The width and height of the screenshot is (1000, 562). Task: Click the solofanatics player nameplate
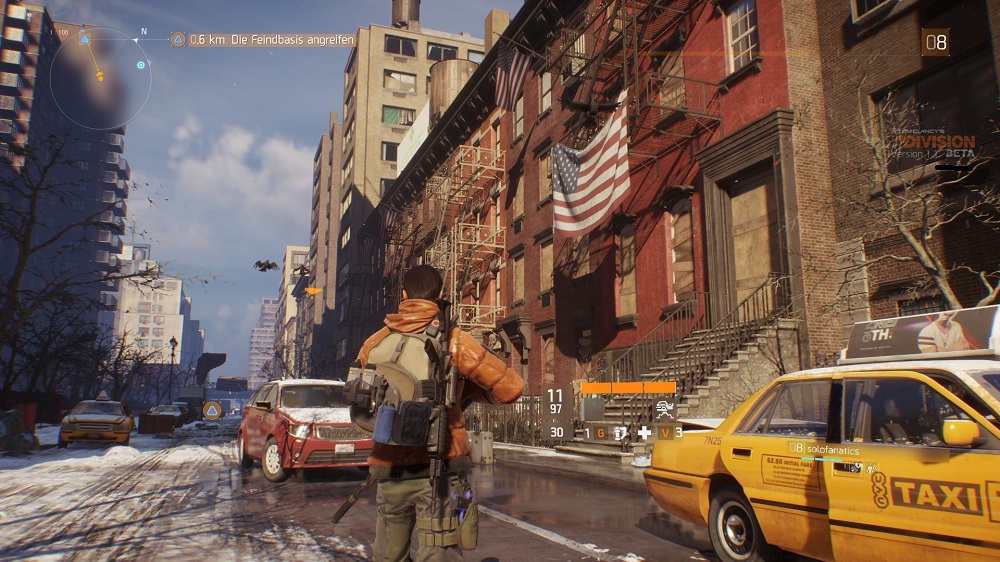pos(831,447)
